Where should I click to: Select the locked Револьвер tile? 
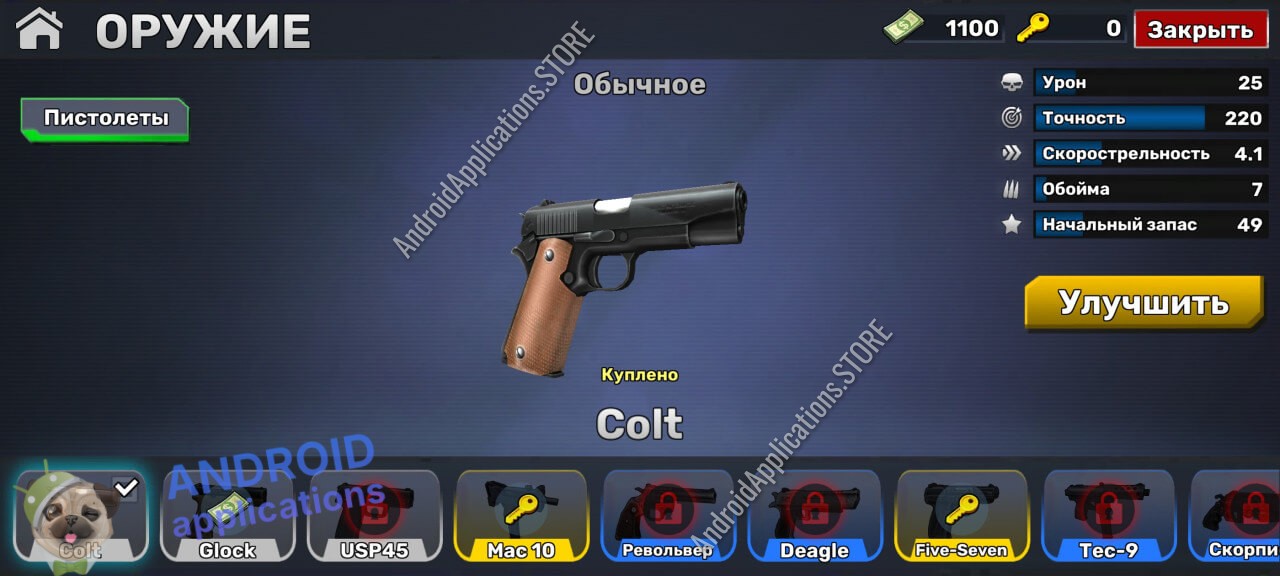[668, 515]
